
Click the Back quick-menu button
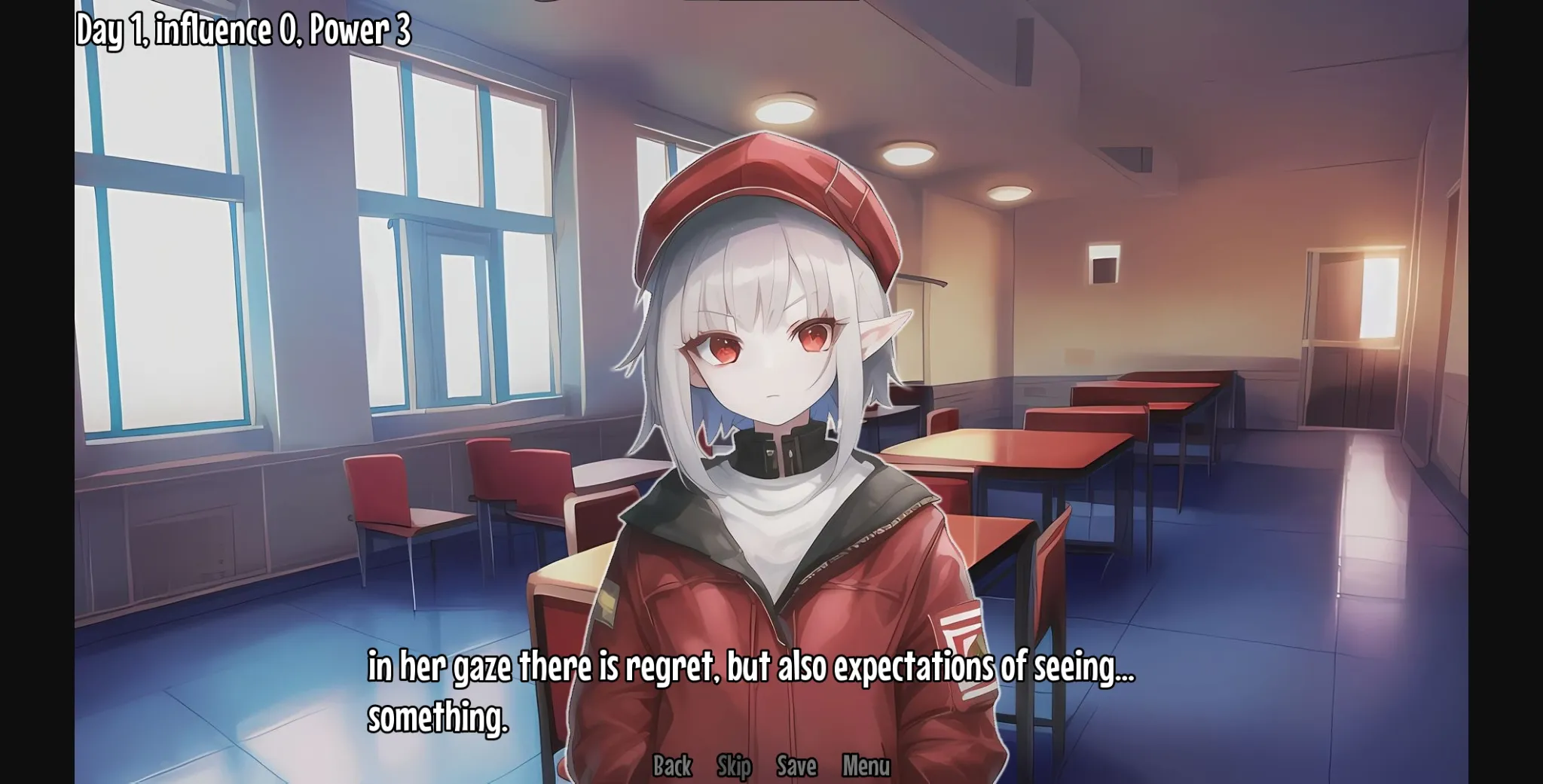(673, 766)
